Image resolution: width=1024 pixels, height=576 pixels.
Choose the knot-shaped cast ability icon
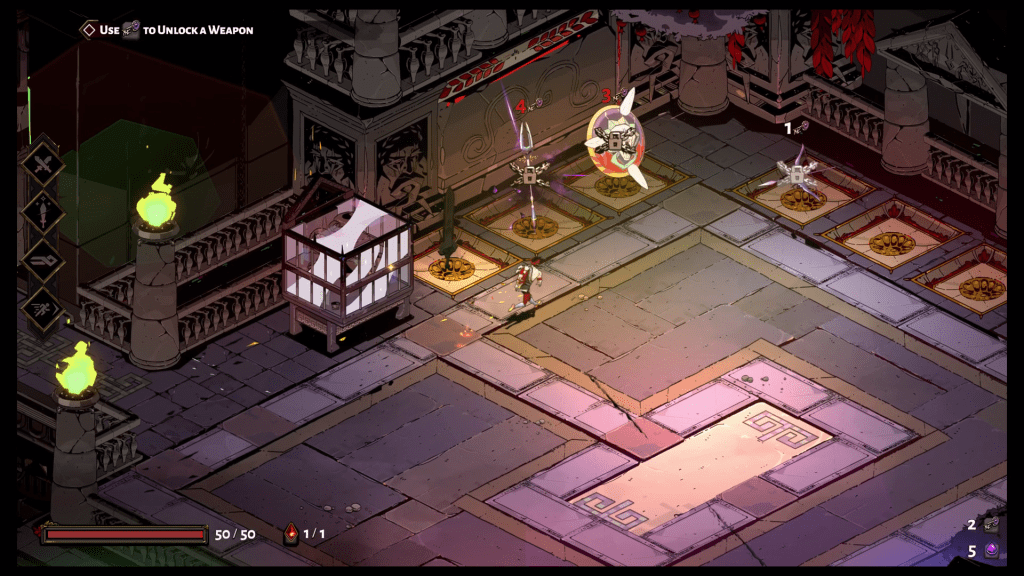(x=43, y=260)
